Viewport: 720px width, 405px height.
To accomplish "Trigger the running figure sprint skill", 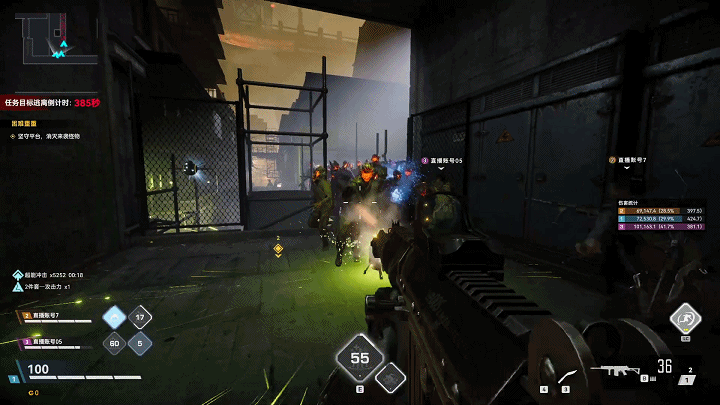I will coord(685,318).
